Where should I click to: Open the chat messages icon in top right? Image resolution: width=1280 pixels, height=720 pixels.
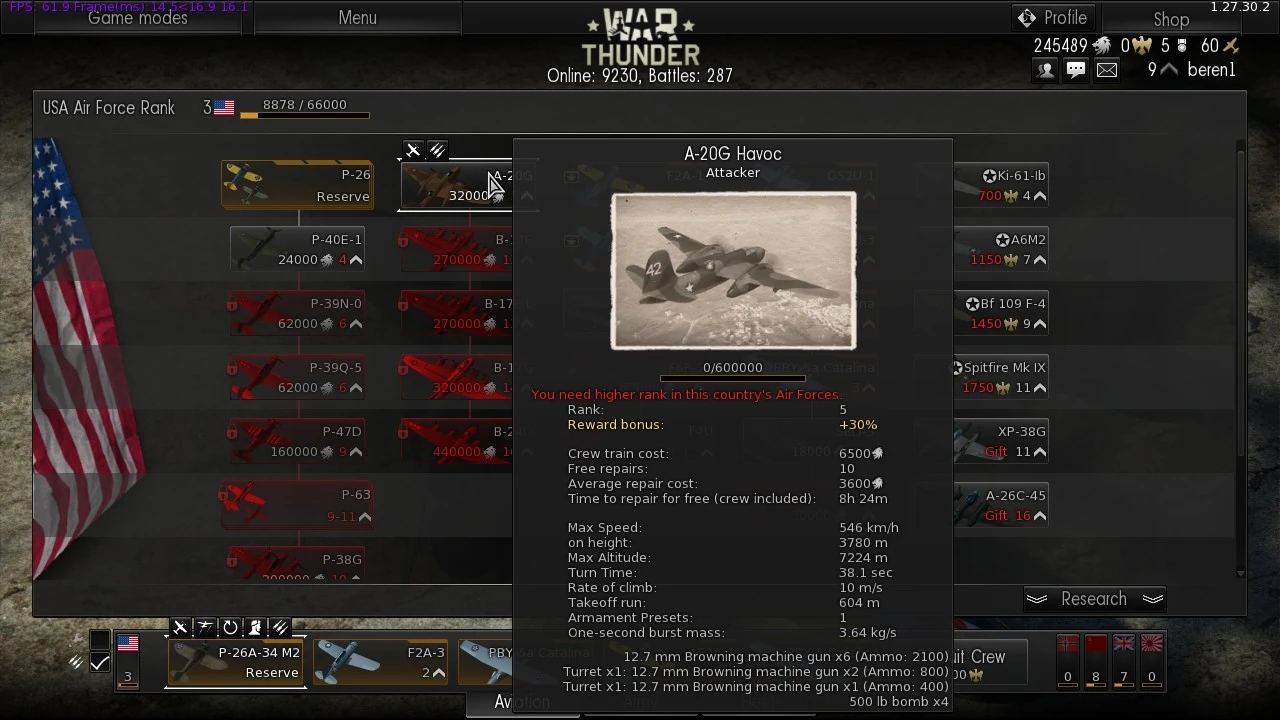click(x=1076, y=69)
